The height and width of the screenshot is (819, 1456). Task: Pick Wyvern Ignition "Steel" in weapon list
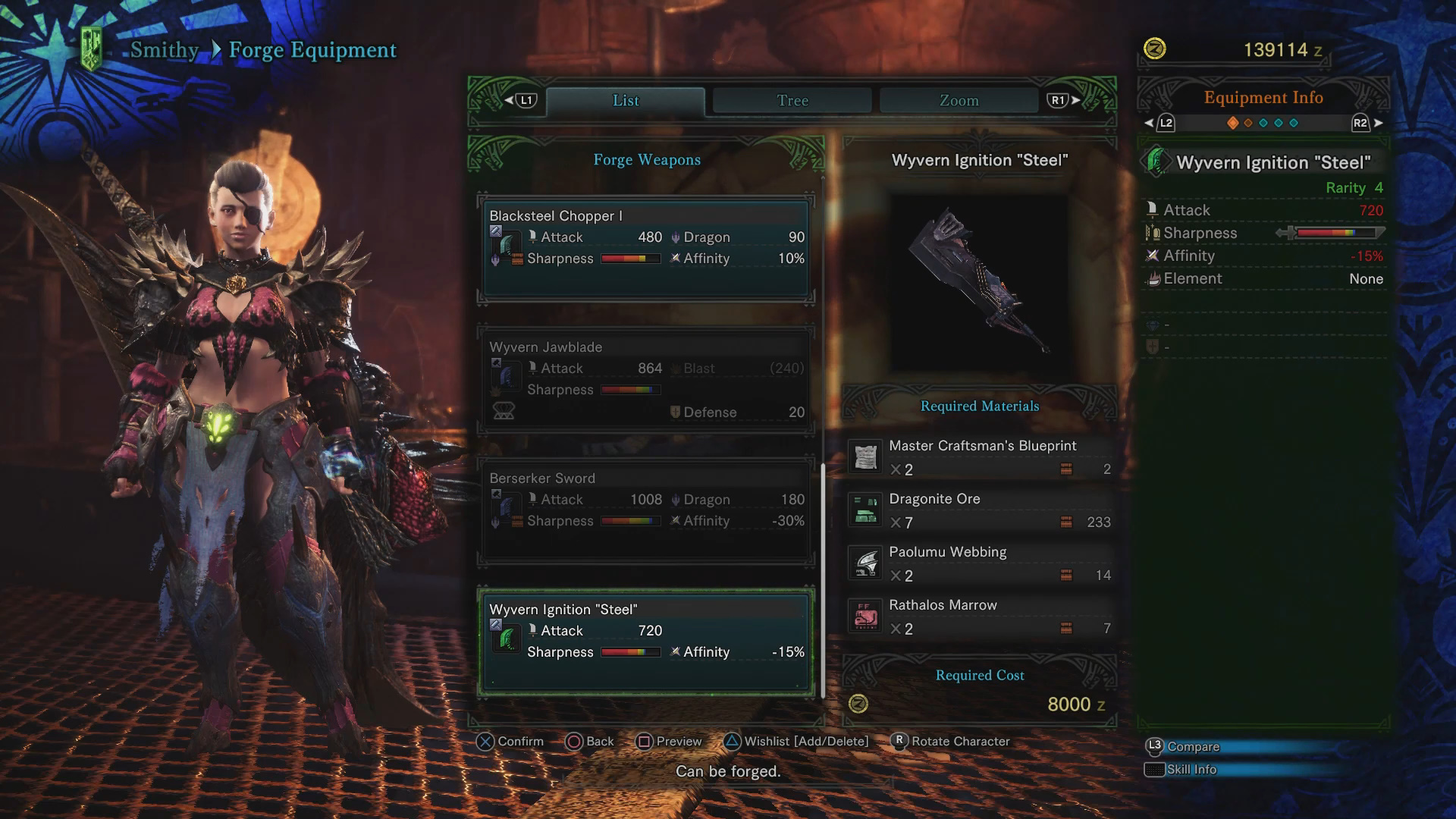click(646, 642)
